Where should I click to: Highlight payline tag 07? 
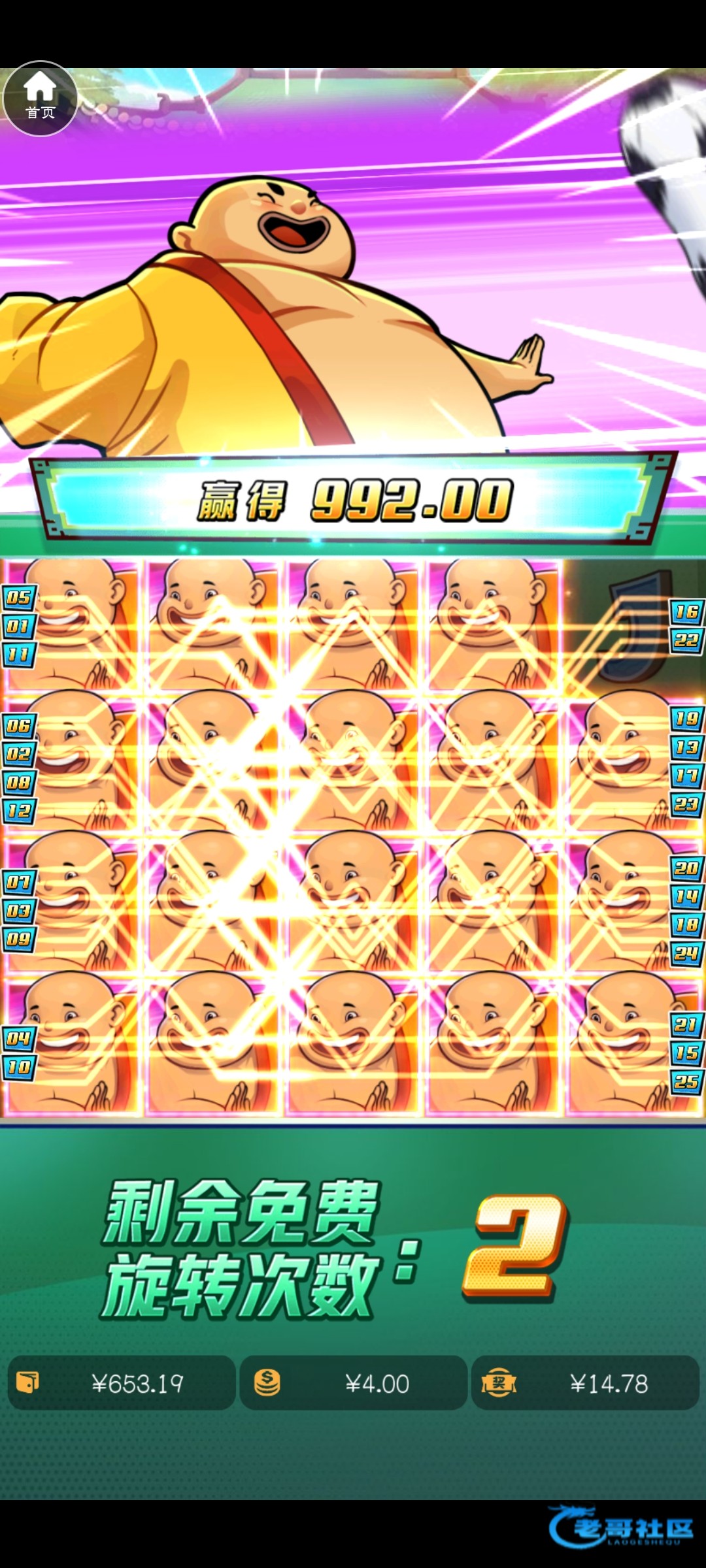(19, 883)
